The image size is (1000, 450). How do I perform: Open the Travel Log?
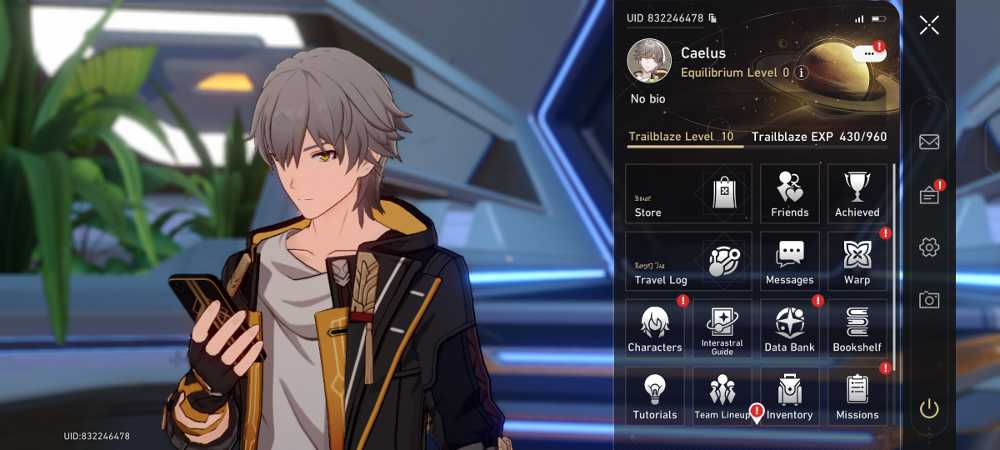[x=688, y=261]
